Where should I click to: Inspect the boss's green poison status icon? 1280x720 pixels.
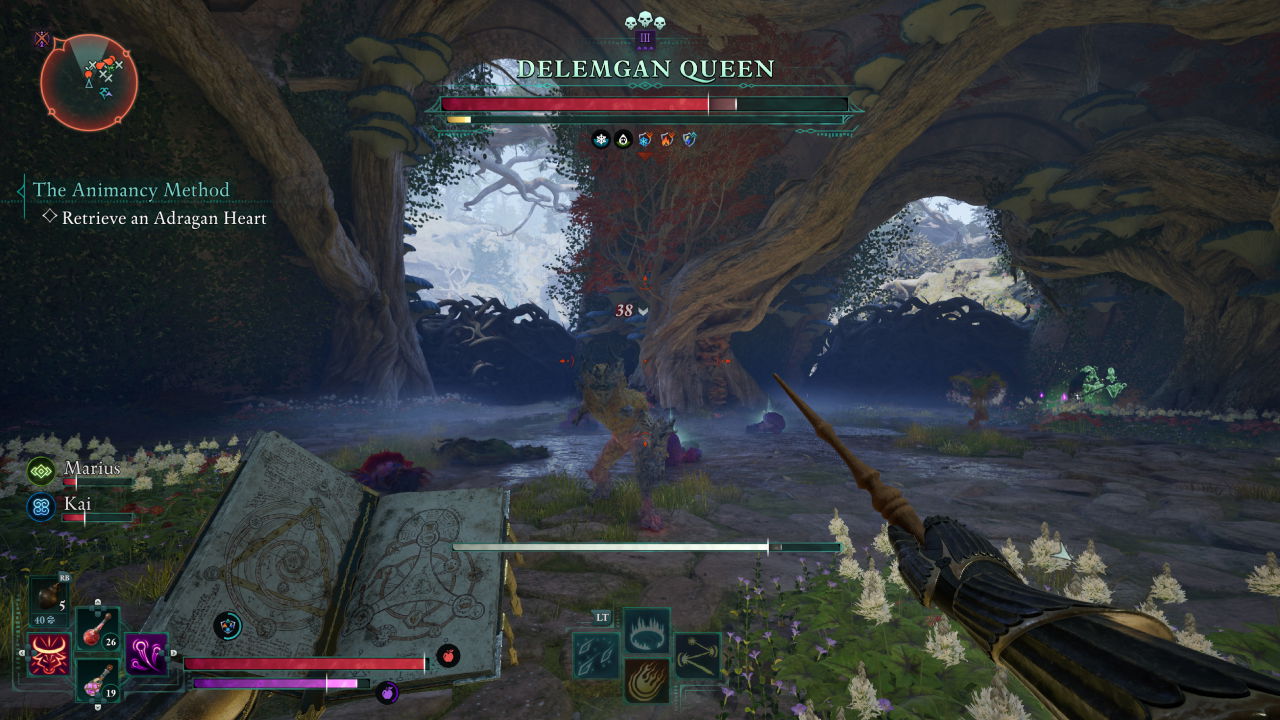(623, 140)
